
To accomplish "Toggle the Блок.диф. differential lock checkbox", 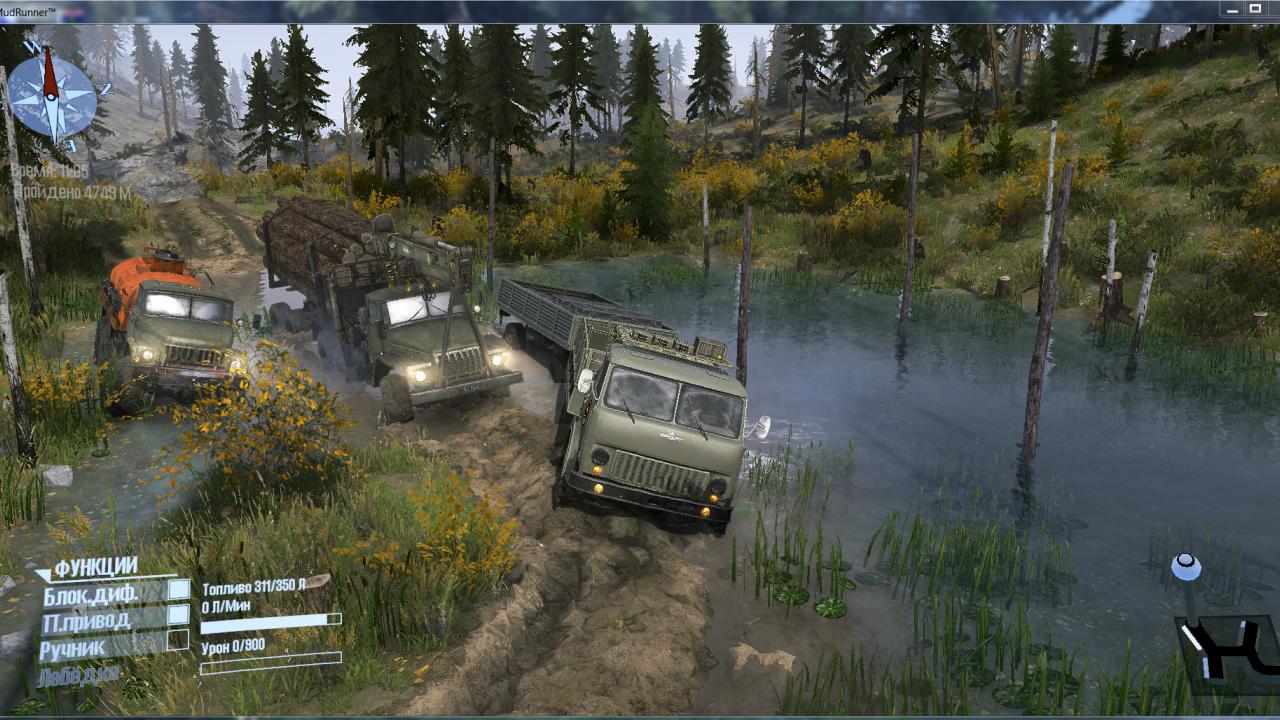I will coord(179,590).
